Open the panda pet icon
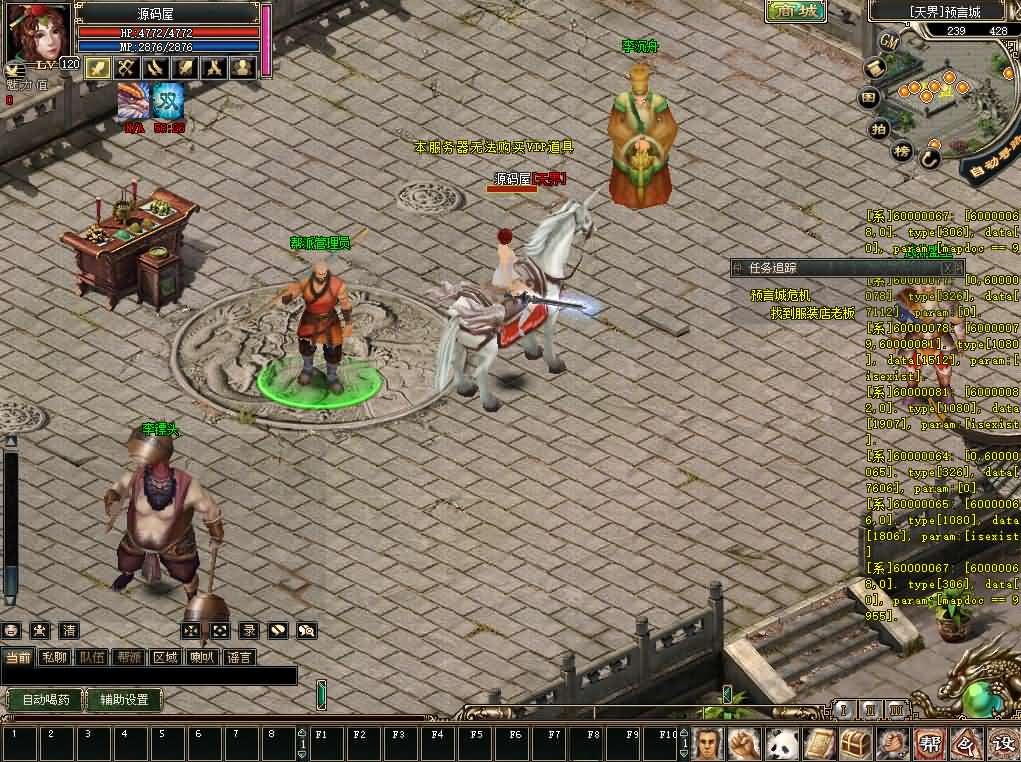The image size is (1021, 762). [780, 744]
